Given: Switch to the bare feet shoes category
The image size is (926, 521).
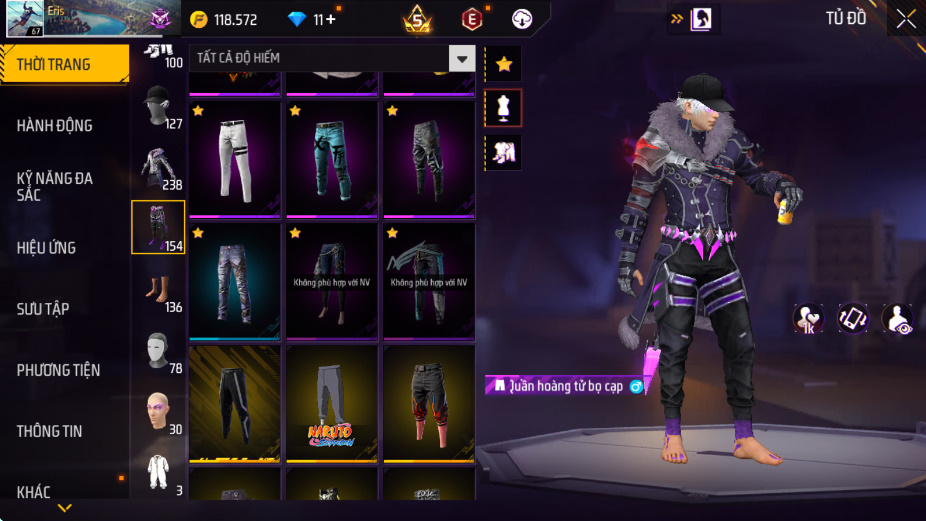Looking at the screenshot, I should pos(157,288).
